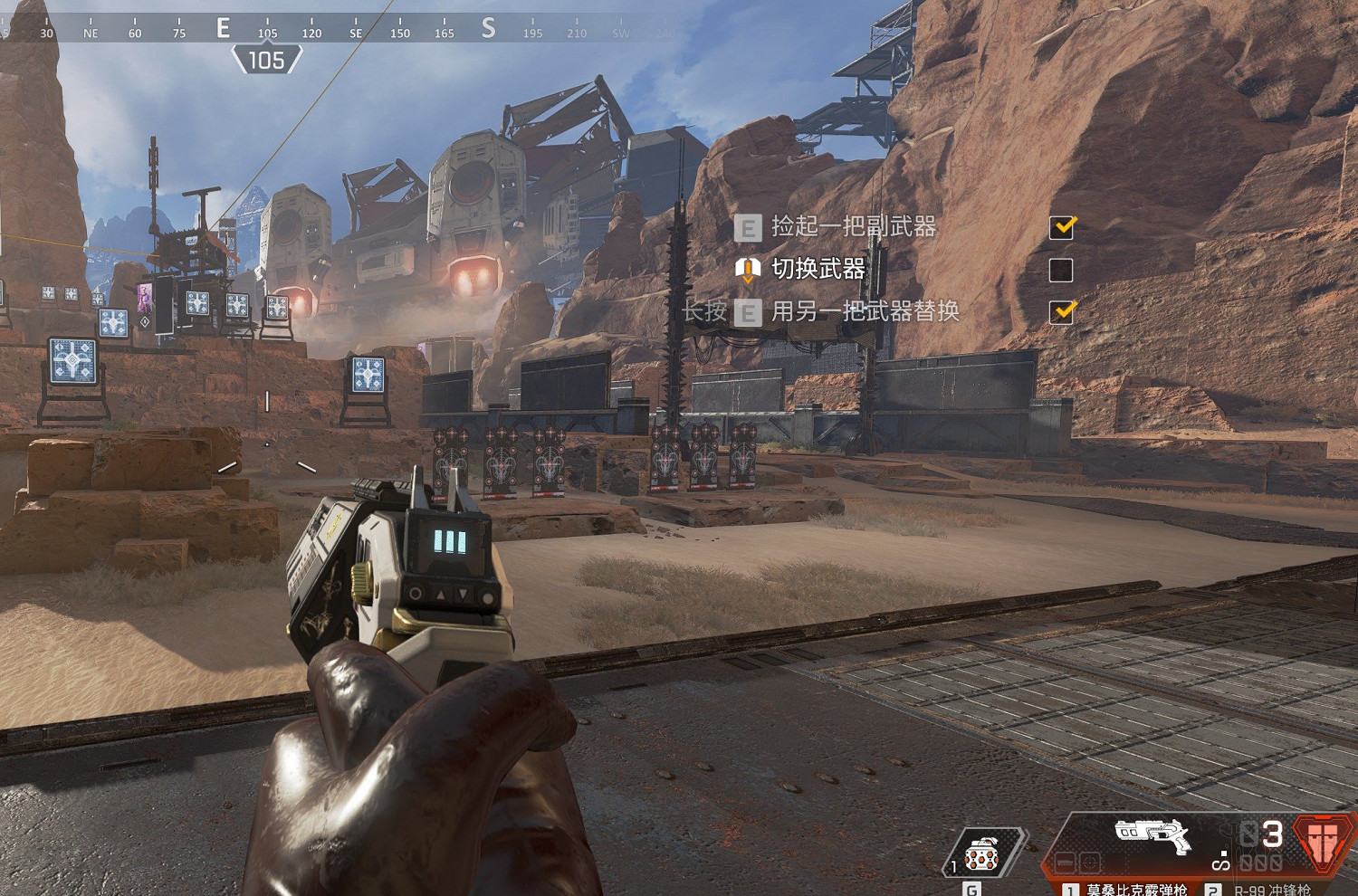The height and width of the screenshot is (896, 1358).
Task: Click the 捡起一把副武器 objective text
Action: tap(853, 226)
